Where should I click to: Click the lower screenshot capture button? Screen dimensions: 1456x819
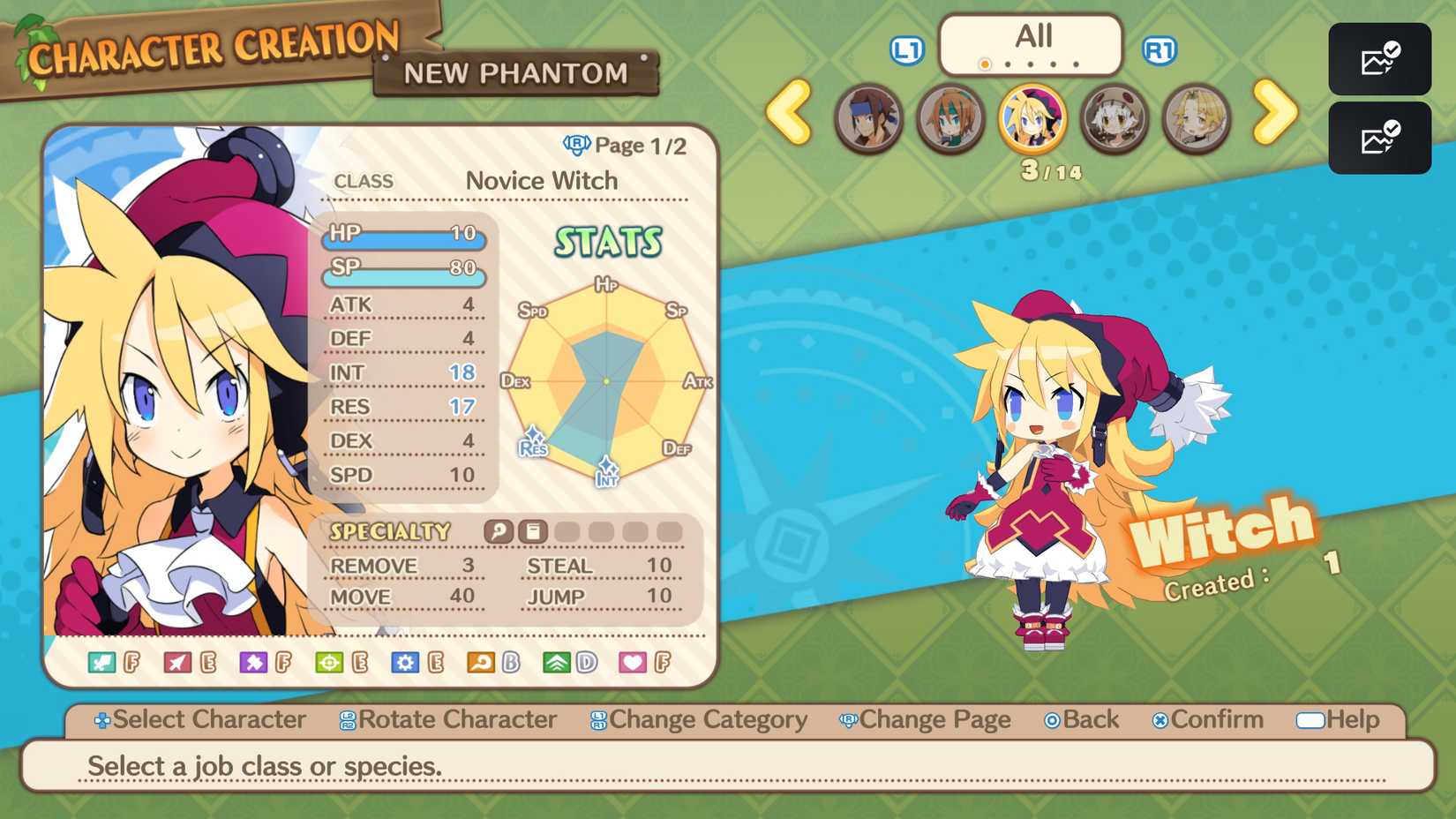[x=1379, y=139]
